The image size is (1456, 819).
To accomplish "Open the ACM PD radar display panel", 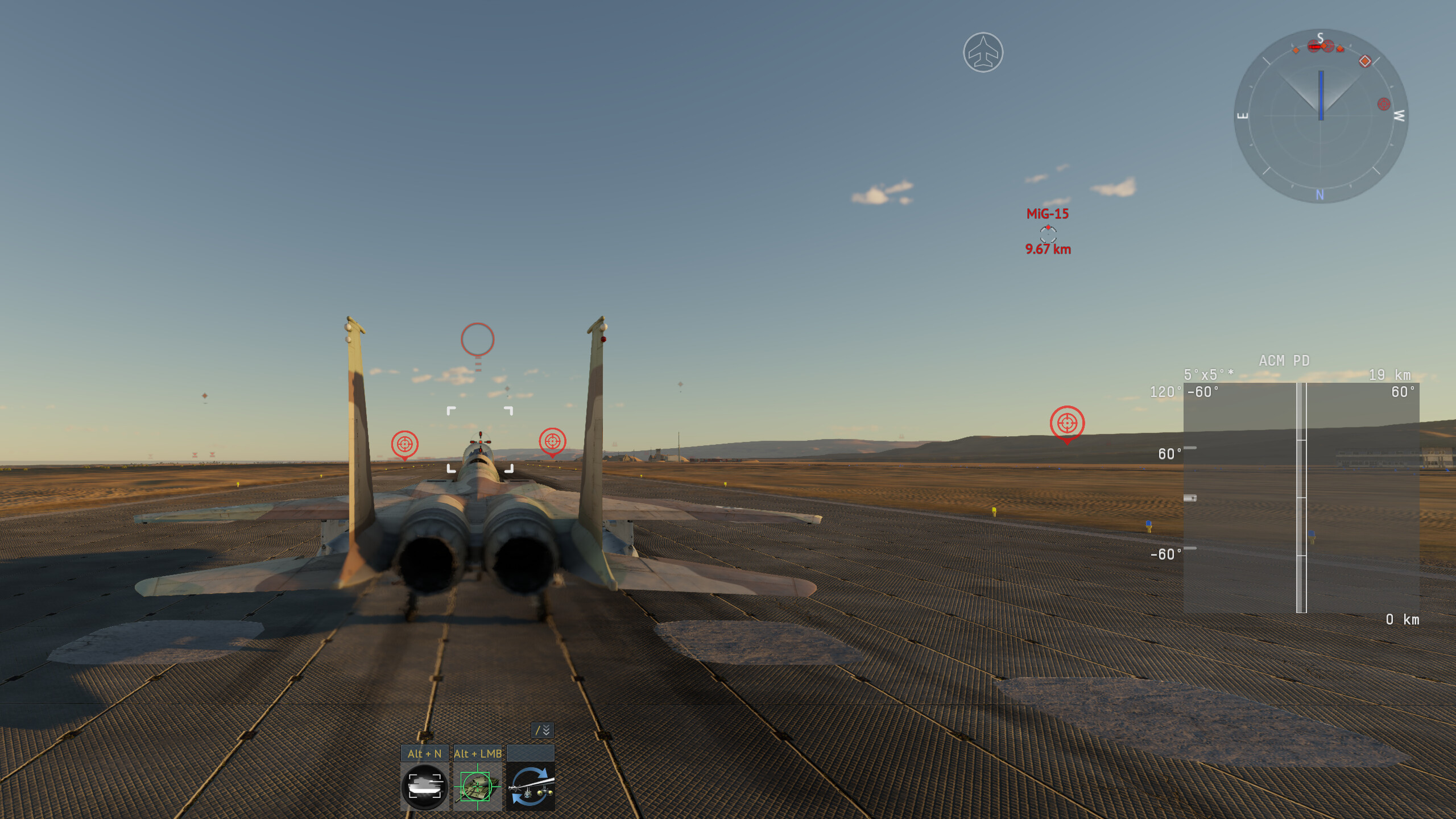I will (1301, 497).
